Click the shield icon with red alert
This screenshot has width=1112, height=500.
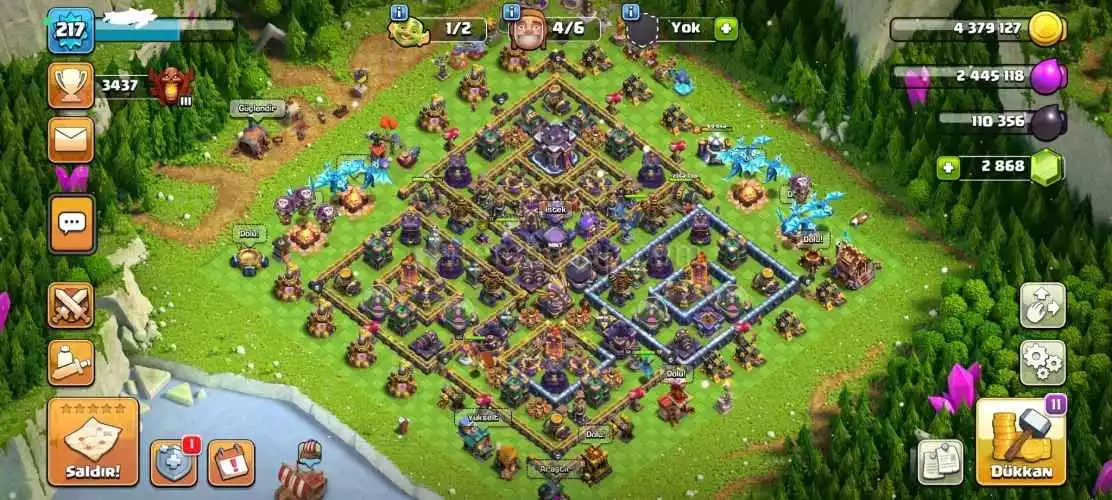(x=173, y=462)
